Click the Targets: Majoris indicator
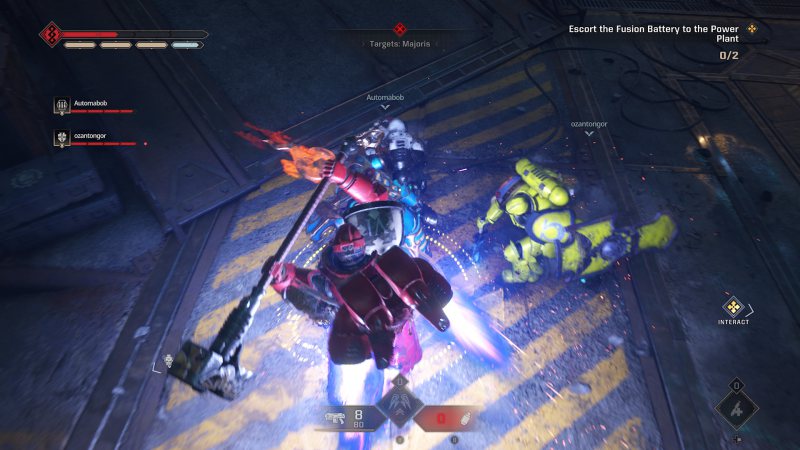Screen dimensions: 800x450 point(400,38)
